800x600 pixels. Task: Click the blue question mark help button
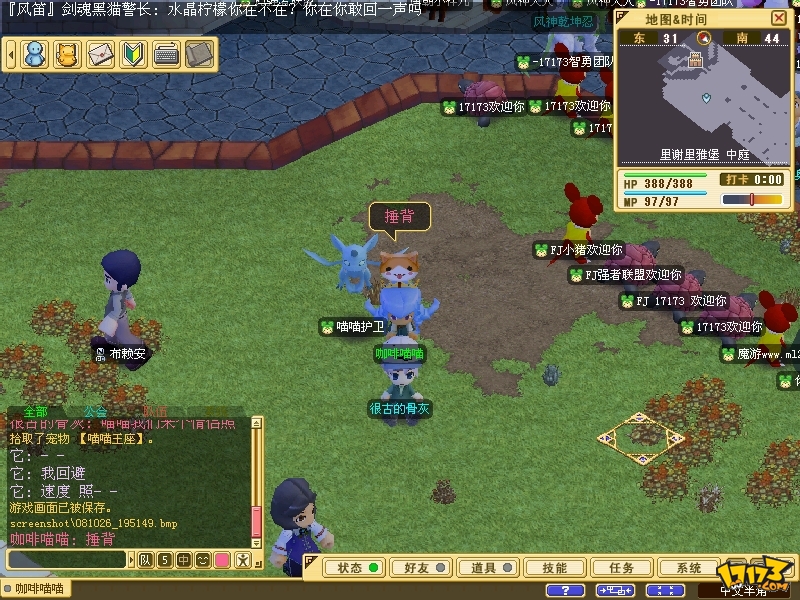tap(566, 591)
